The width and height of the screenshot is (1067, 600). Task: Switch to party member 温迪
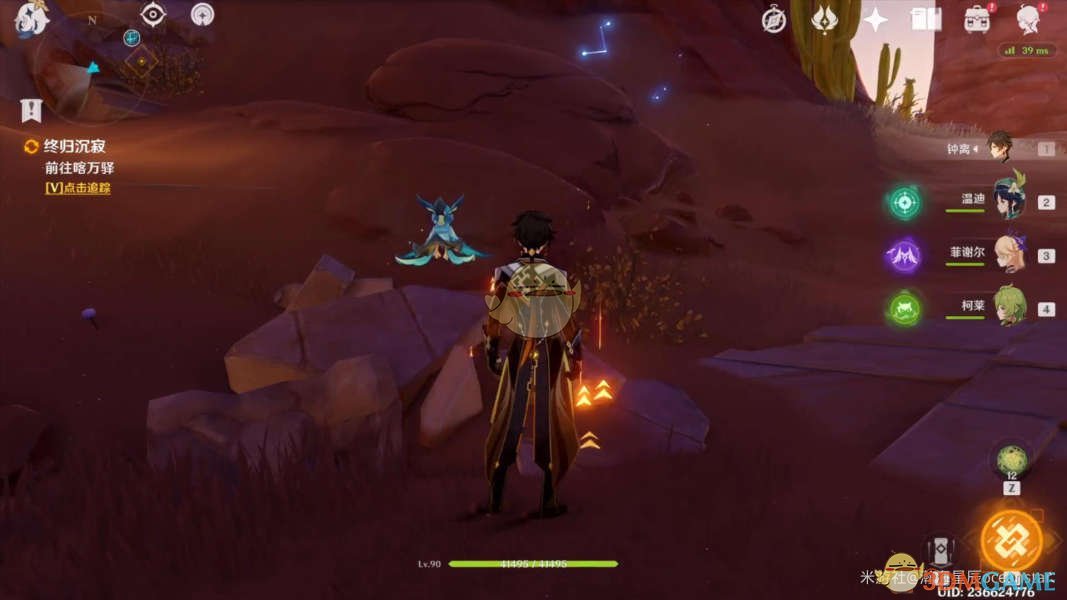(1008, 202)
